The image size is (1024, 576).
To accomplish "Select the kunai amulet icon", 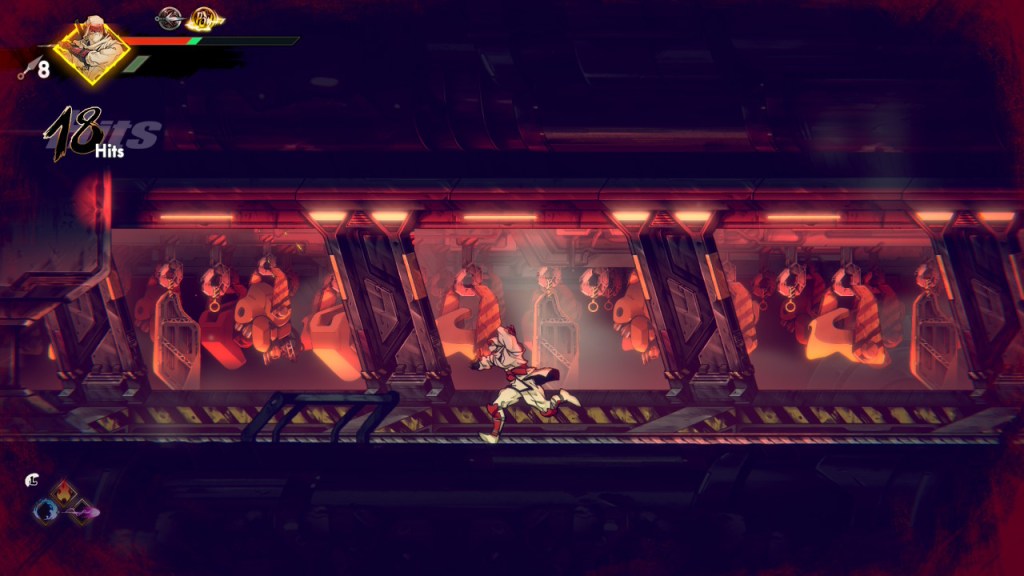I will pos(168,17).
